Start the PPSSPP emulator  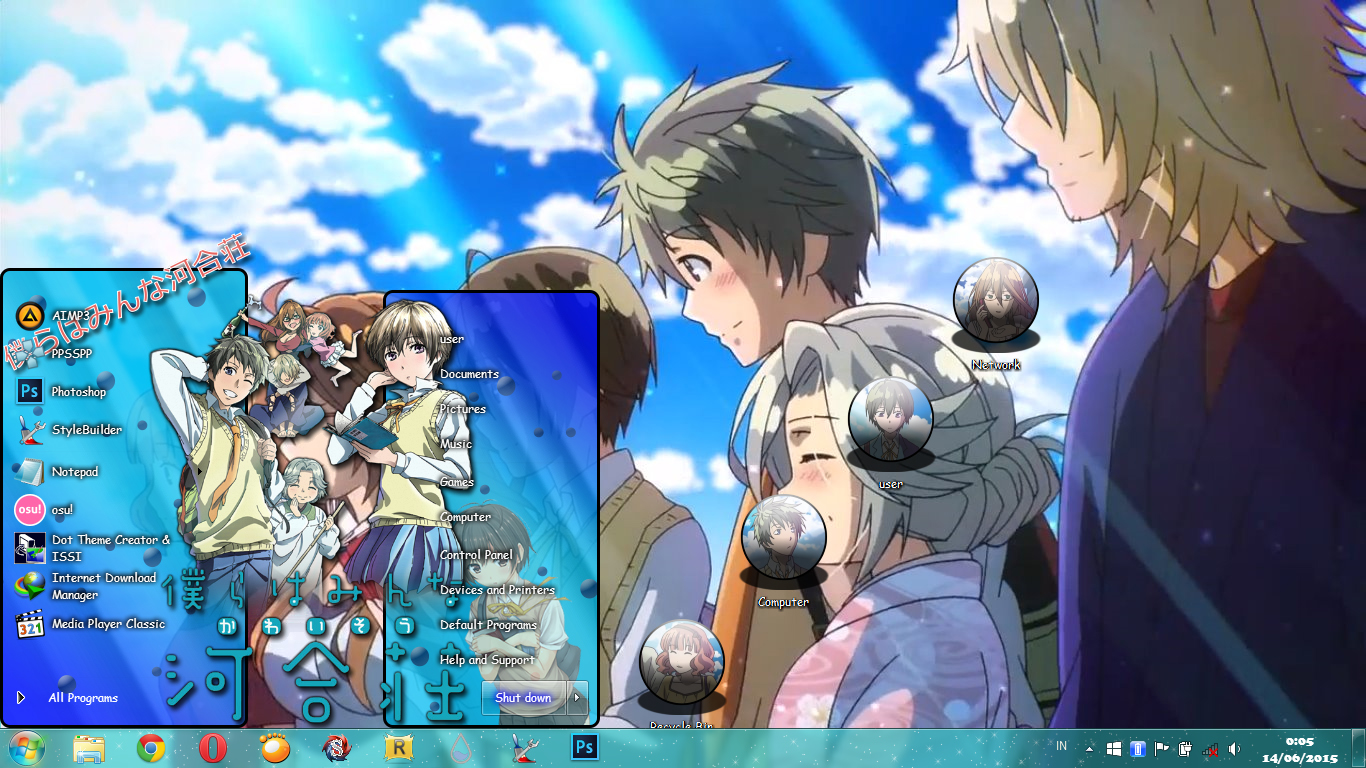click(x=70, y=353)
